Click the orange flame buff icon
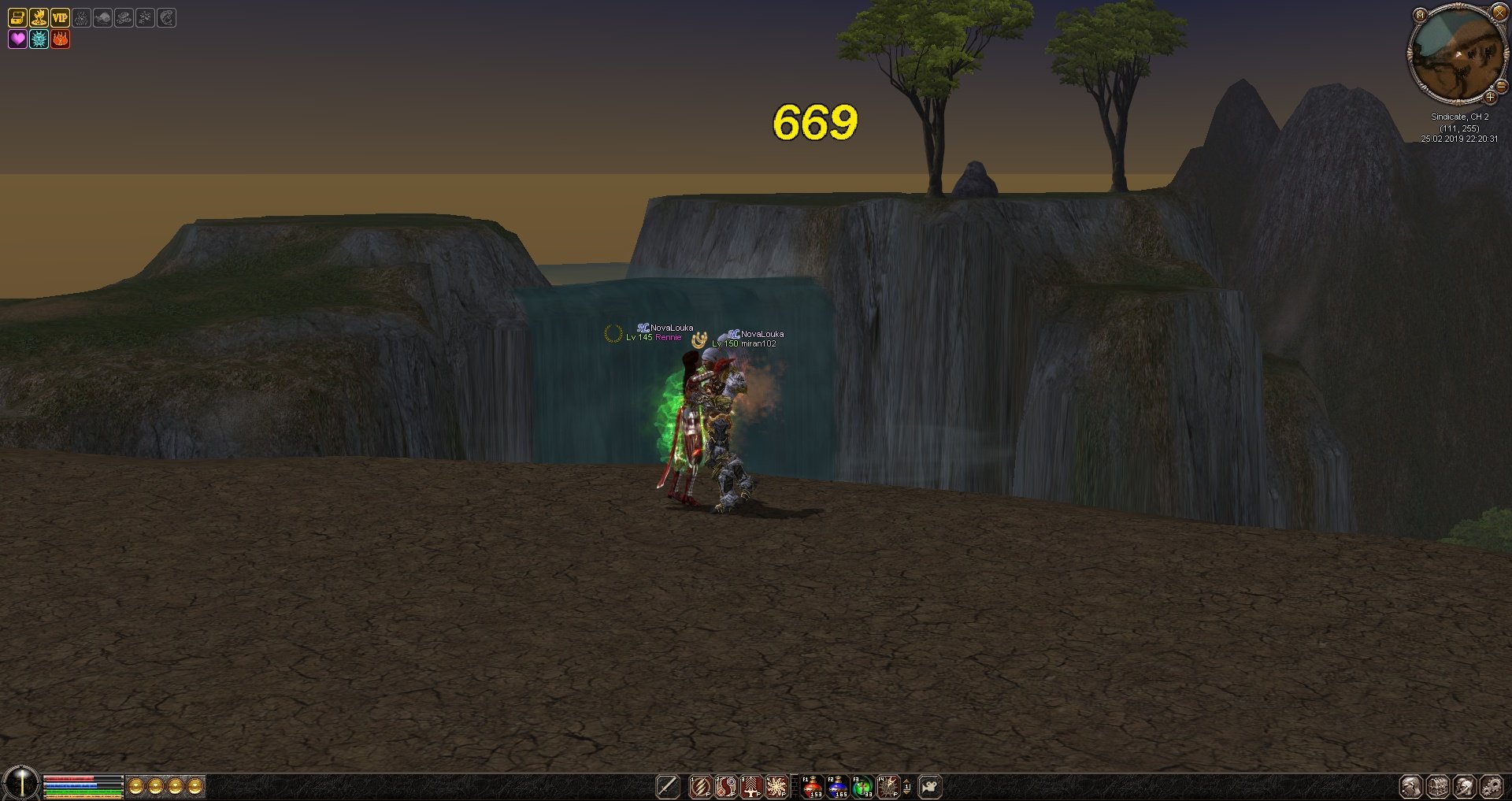Image resolution: width=1512 pixels, height=801 pixels. pos(60,39)
